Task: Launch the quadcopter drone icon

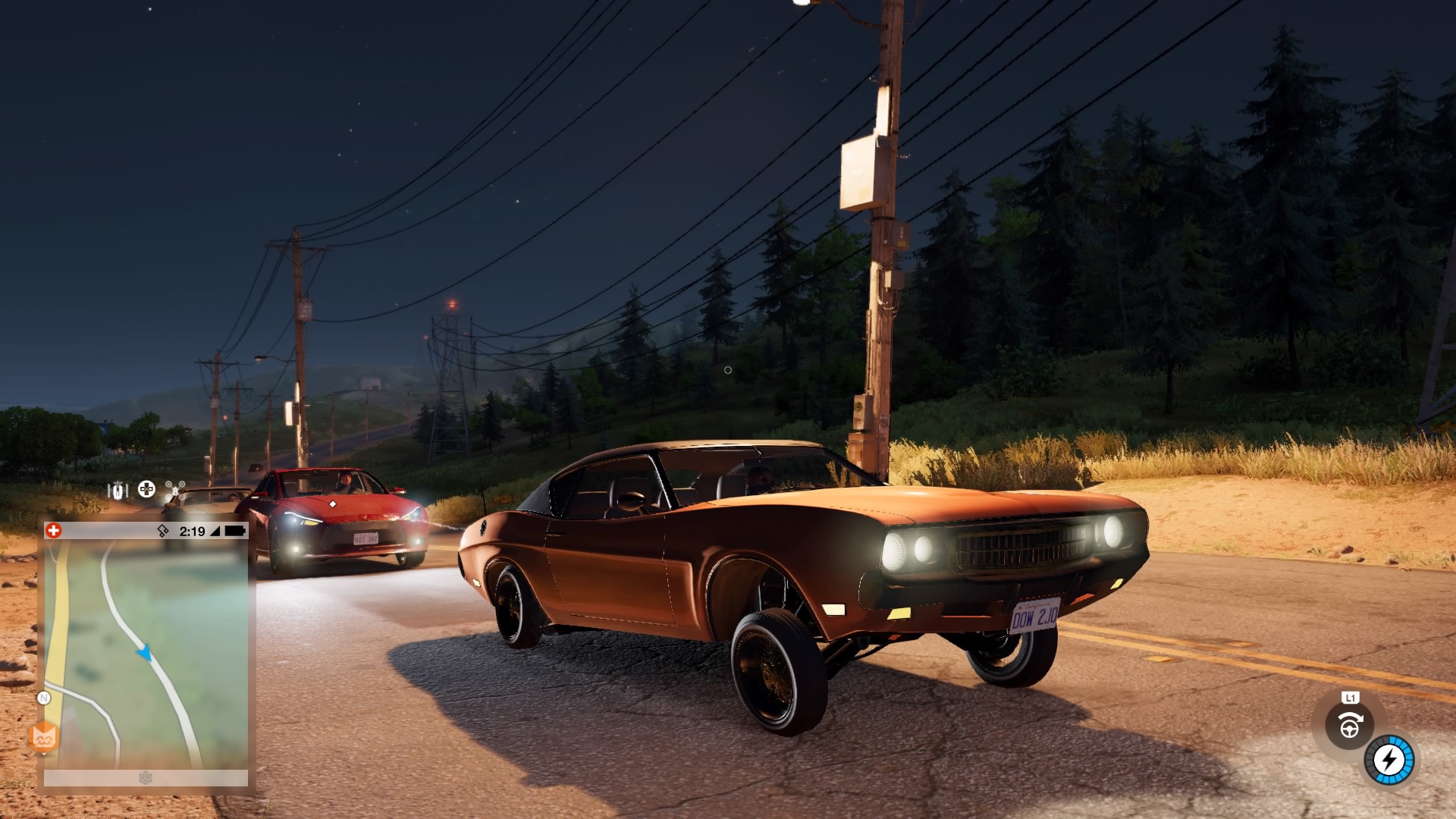Action: click(175, 490)
